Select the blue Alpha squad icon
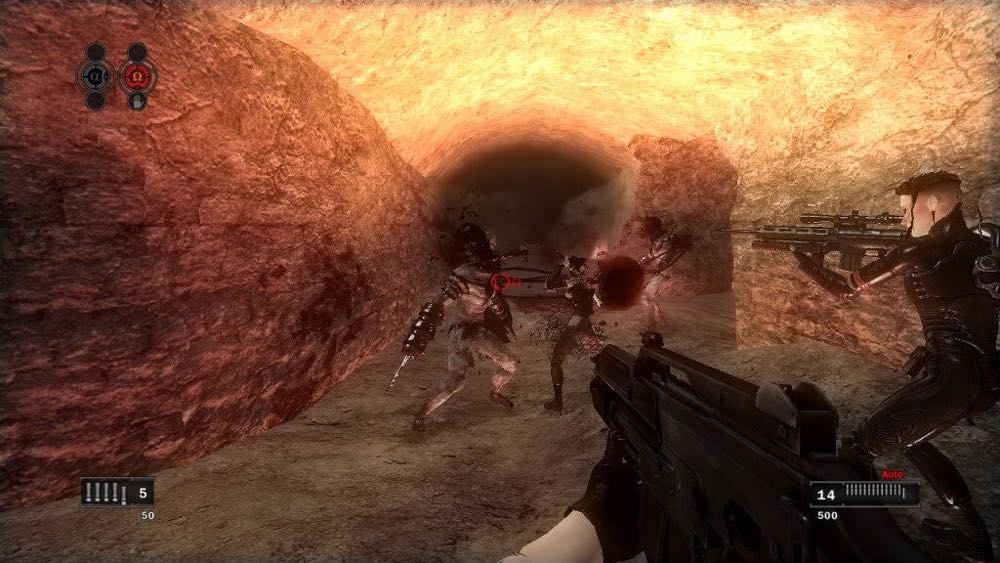 [x=95, y=76]
